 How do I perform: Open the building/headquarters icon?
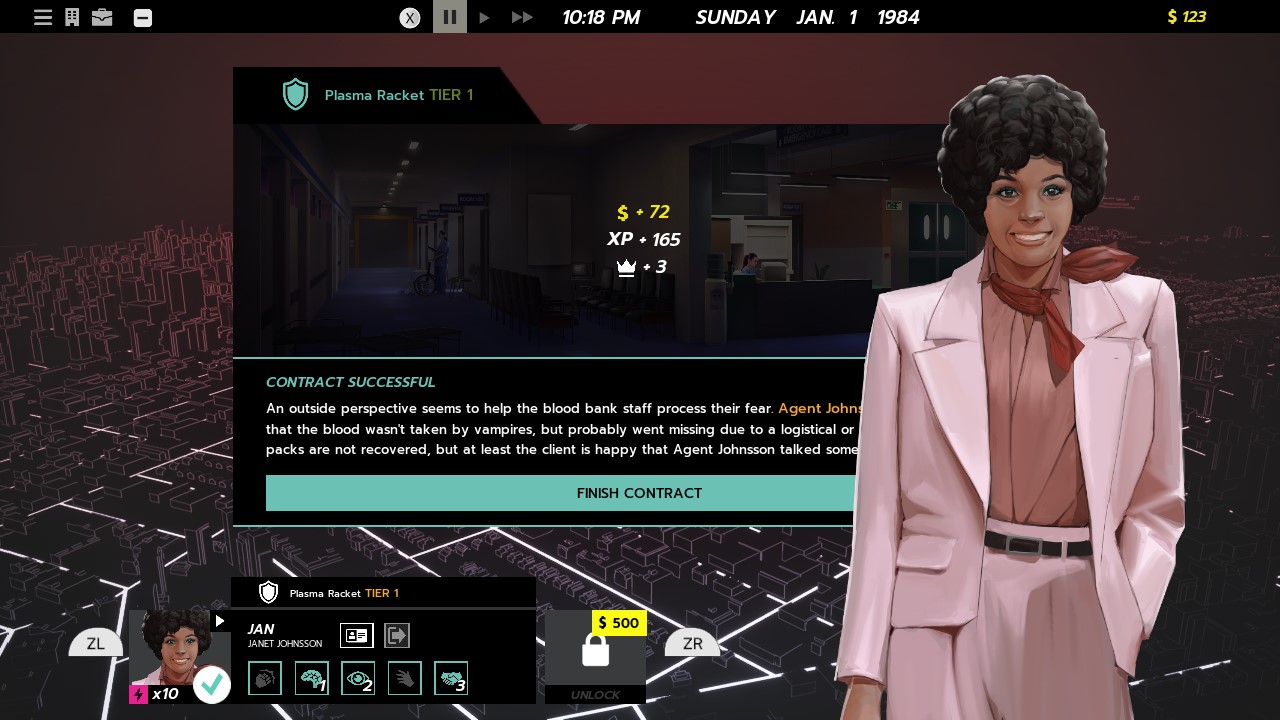[72, 17]
